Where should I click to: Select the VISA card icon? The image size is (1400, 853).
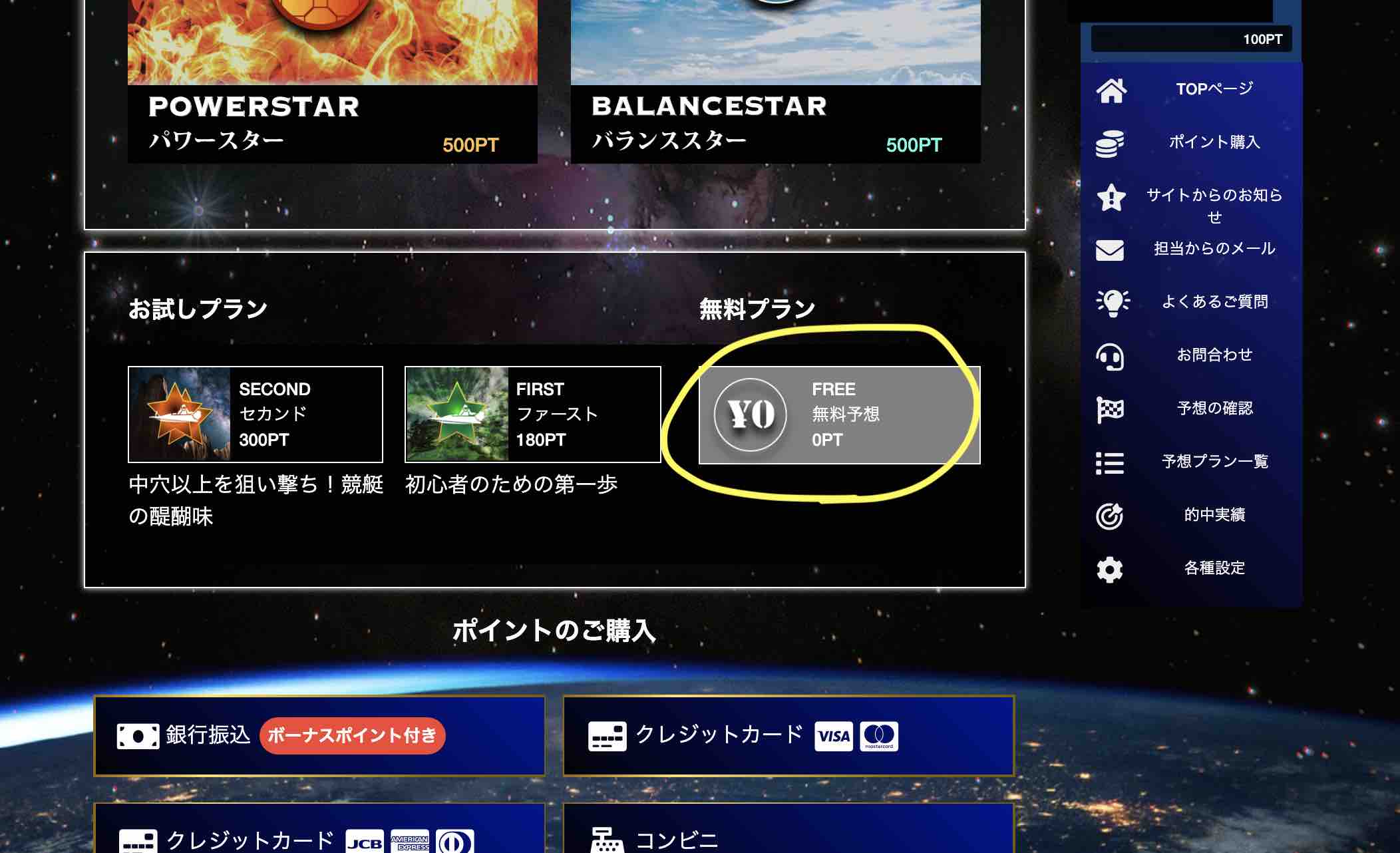coord(833,737)
